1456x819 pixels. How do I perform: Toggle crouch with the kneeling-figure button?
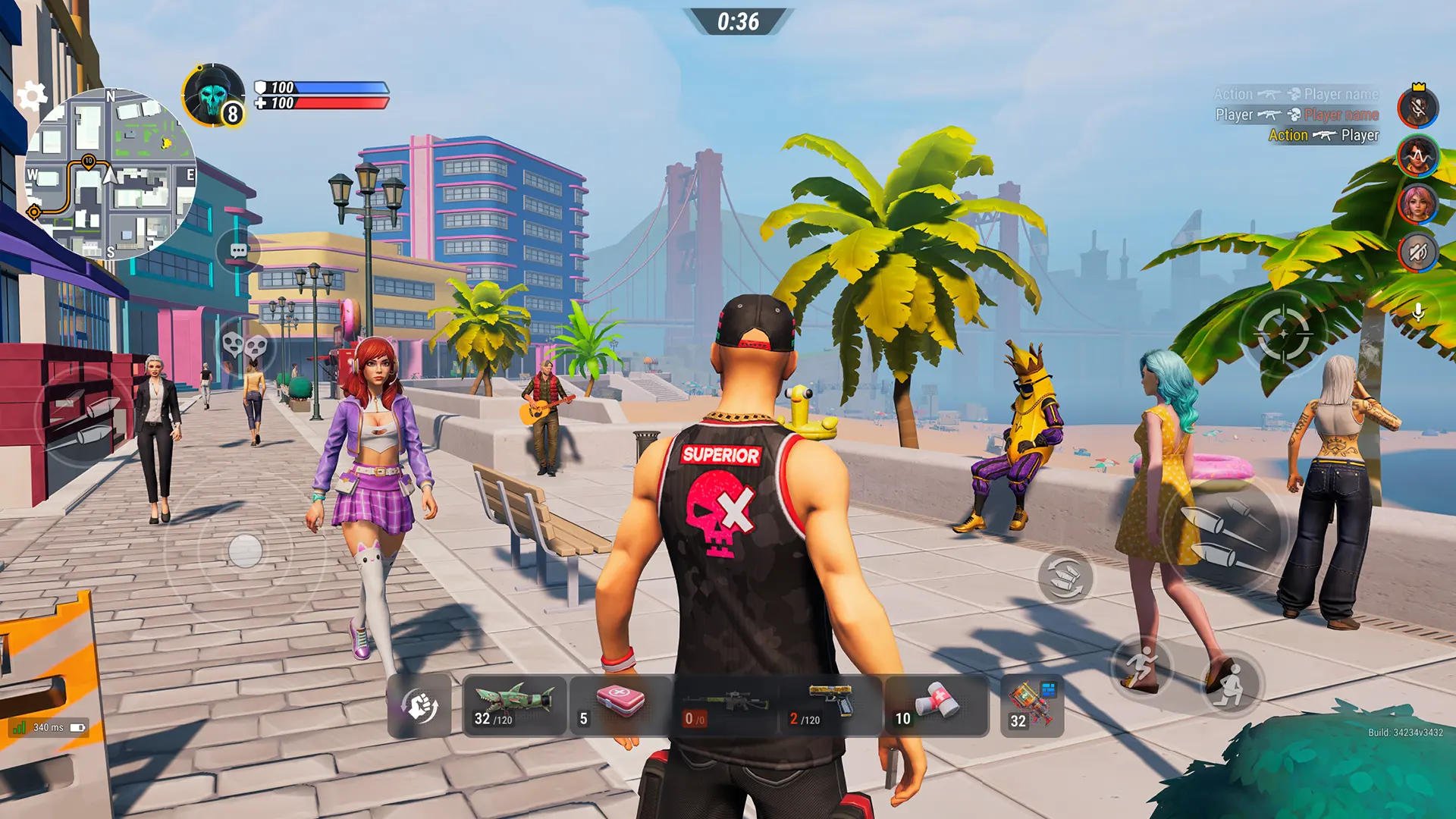tap(1231, 684)
